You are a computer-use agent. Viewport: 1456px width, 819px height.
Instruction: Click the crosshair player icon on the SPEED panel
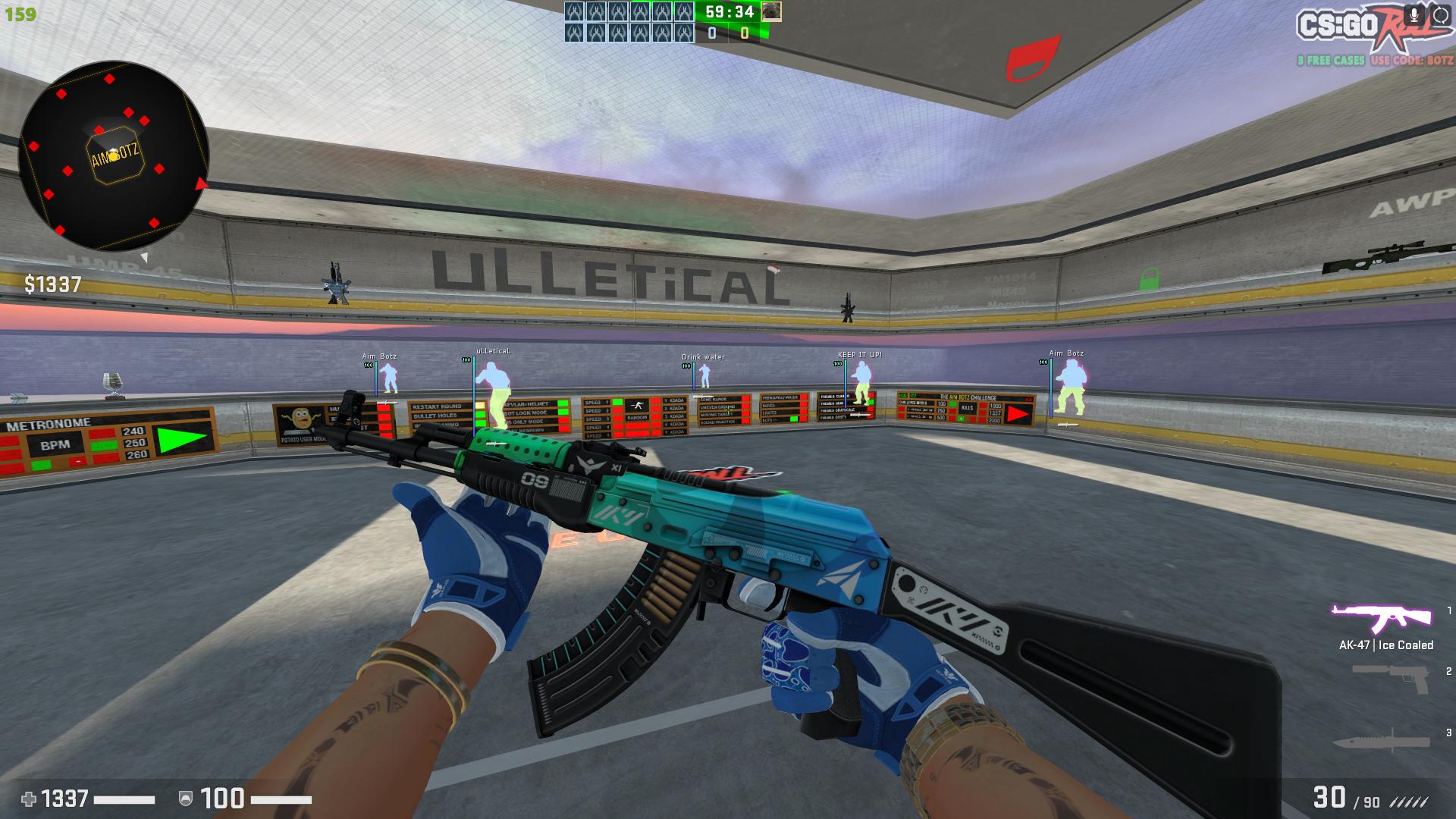637,405
